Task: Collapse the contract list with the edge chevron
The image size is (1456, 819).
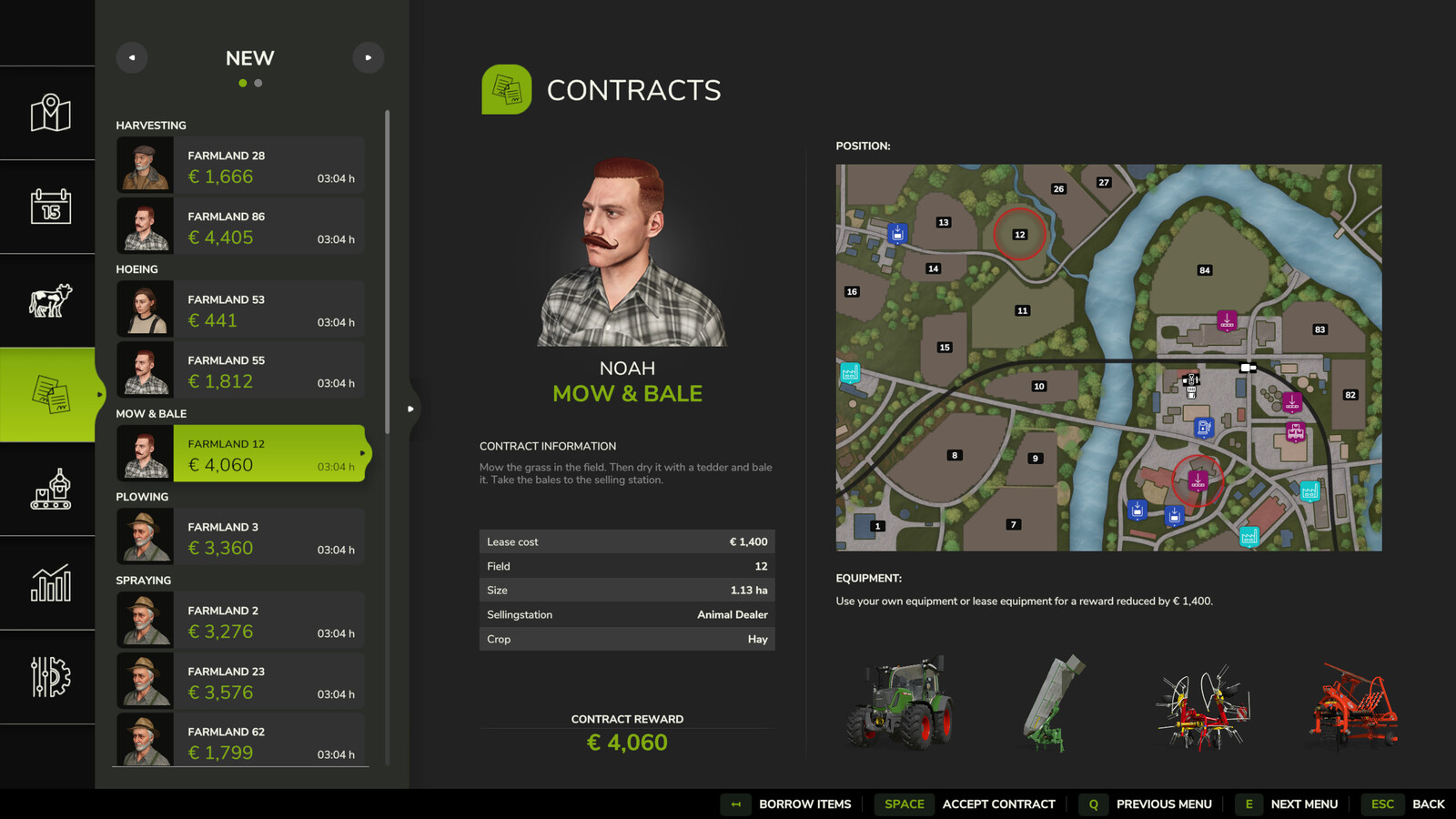Action: click(410, 409)
